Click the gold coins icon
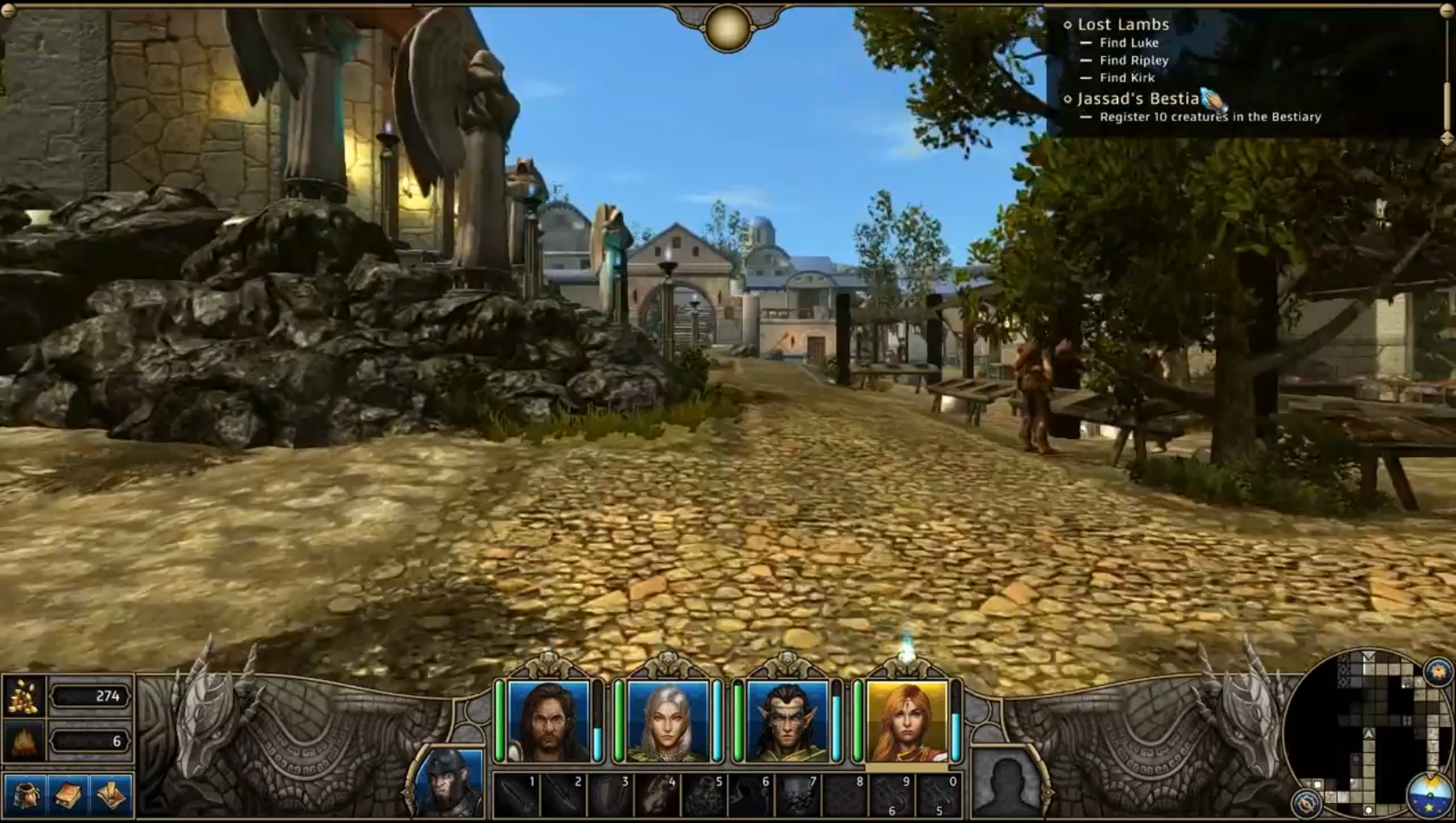 pyautogui.click(x=23, y=696)
